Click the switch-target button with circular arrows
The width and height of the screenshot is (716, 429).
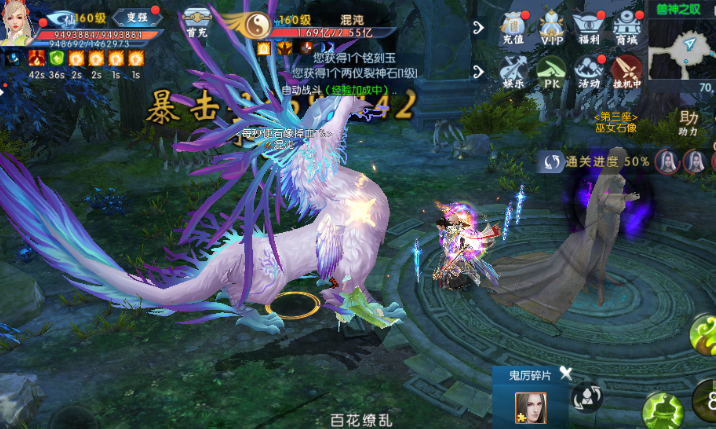[586, 397]
